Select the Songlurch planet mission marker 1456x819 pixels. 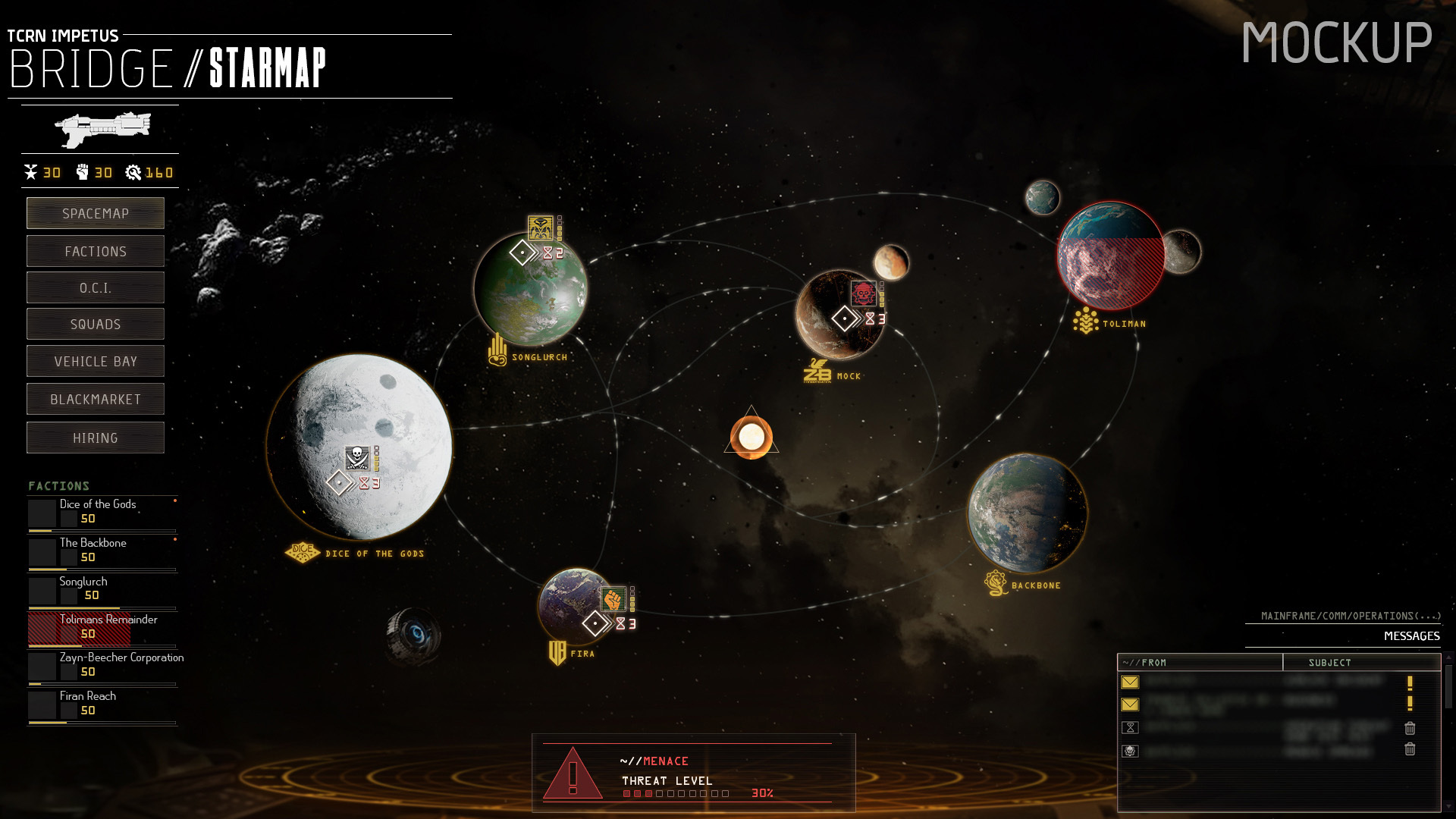pos(541,227)
